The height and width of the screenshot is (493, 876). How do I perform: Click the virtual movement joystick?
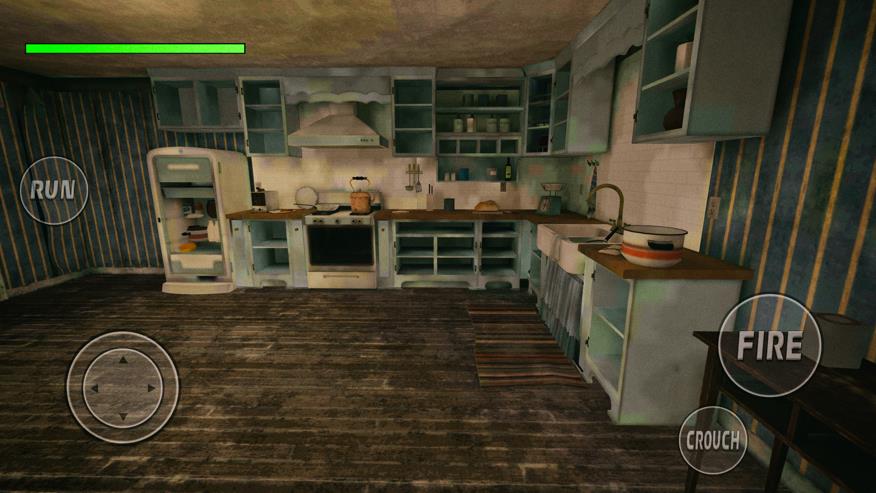point(122,387)
